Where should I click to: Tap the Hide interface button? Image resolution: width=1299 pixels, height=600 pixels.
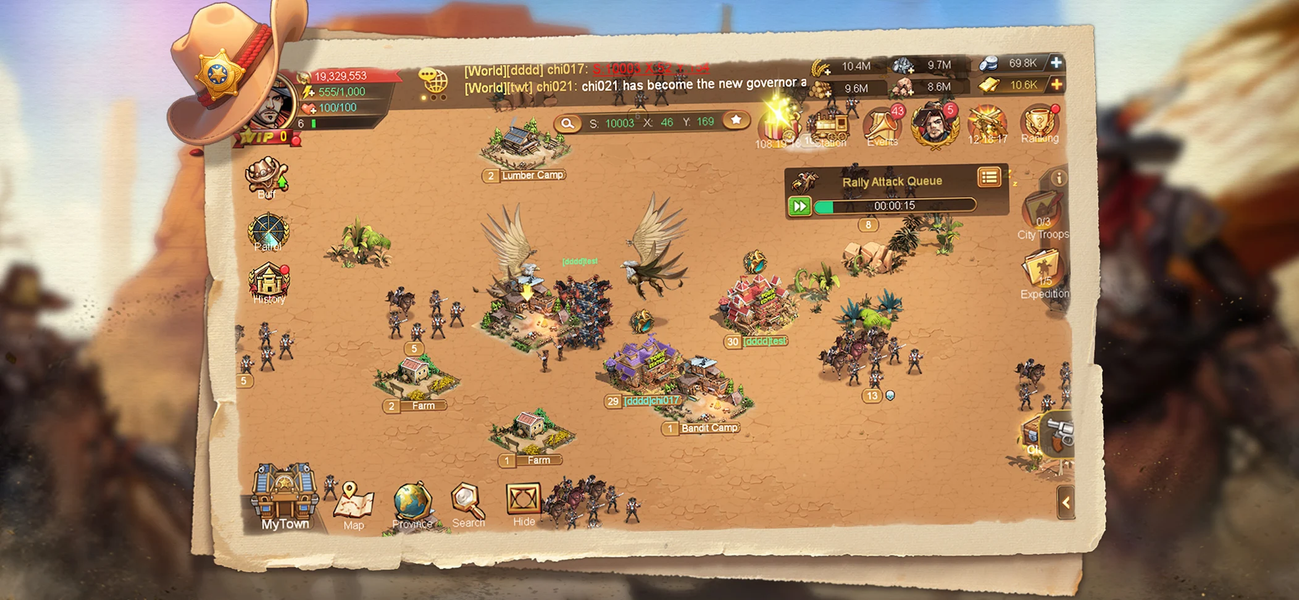(523, 501)
